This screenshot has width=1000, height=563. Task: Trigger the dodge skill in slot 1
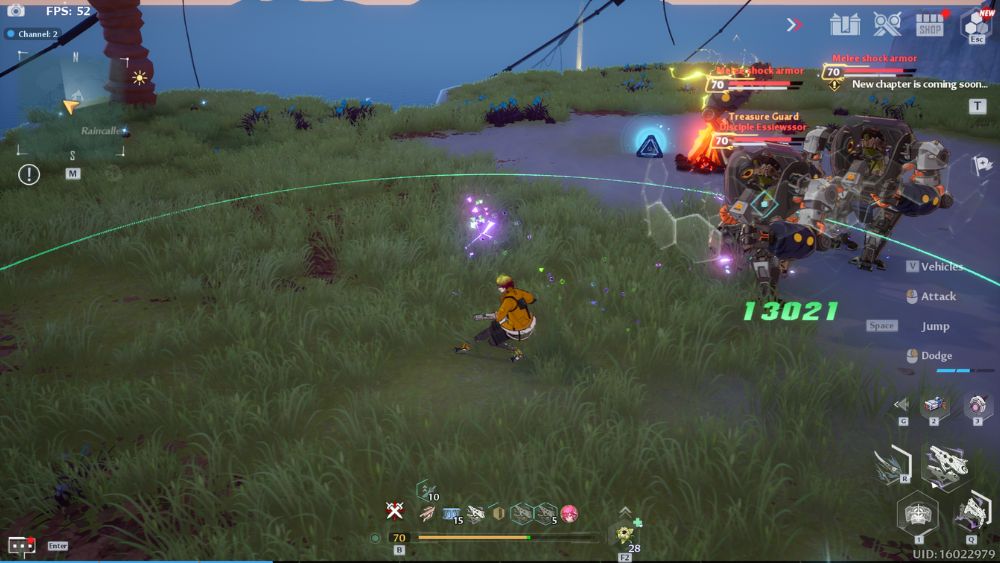917,515
